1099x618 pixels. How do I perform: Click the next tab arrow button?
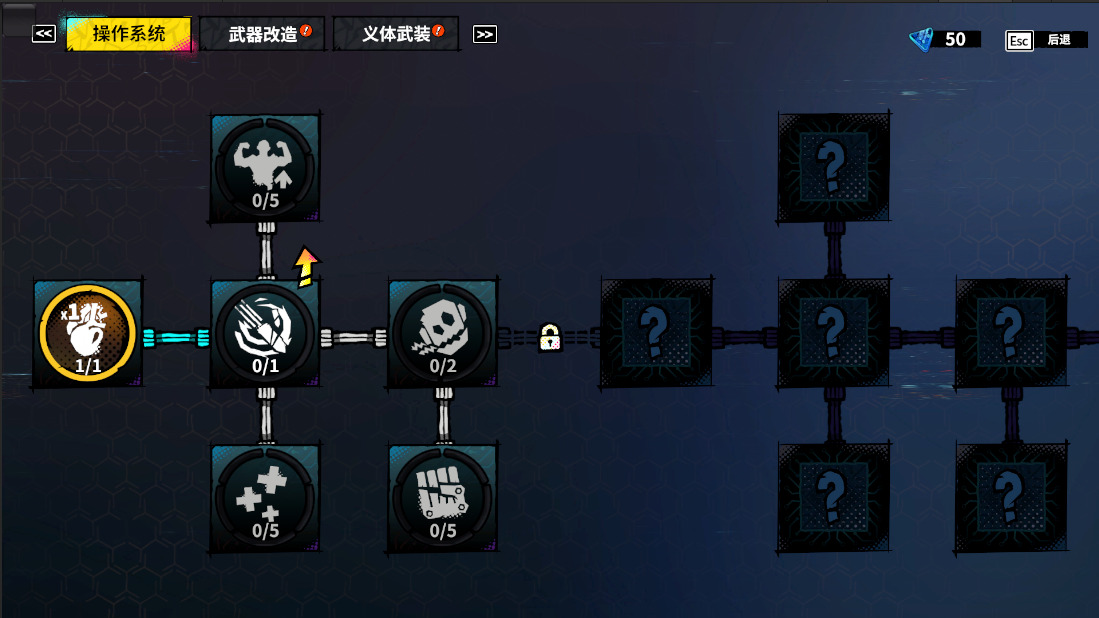(x=485, y=34)
